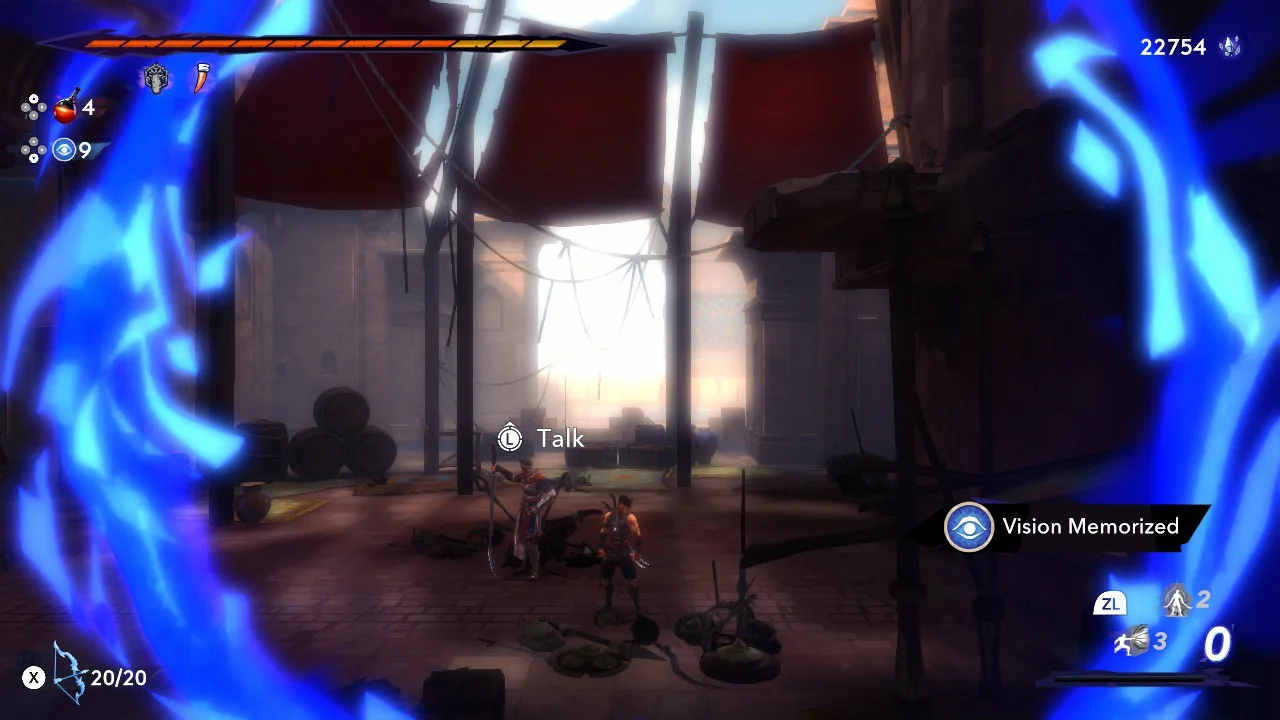The width and height of the screenshot is (1280, 720).
Task: Choose the orange horn amulet icon
Action: tap(202, 79)
